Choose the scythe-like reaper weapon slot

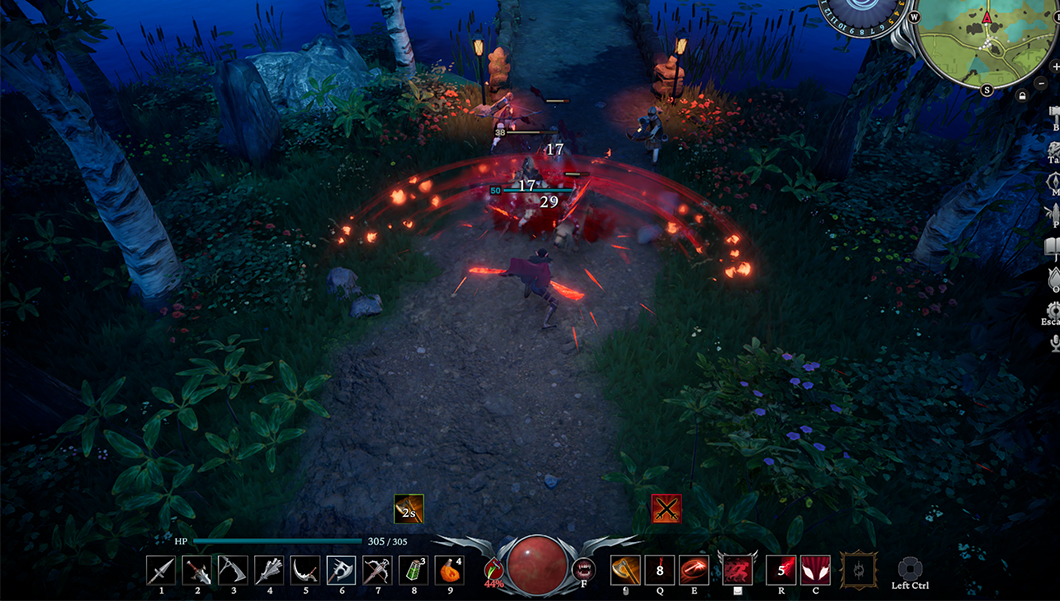[233, 570]
